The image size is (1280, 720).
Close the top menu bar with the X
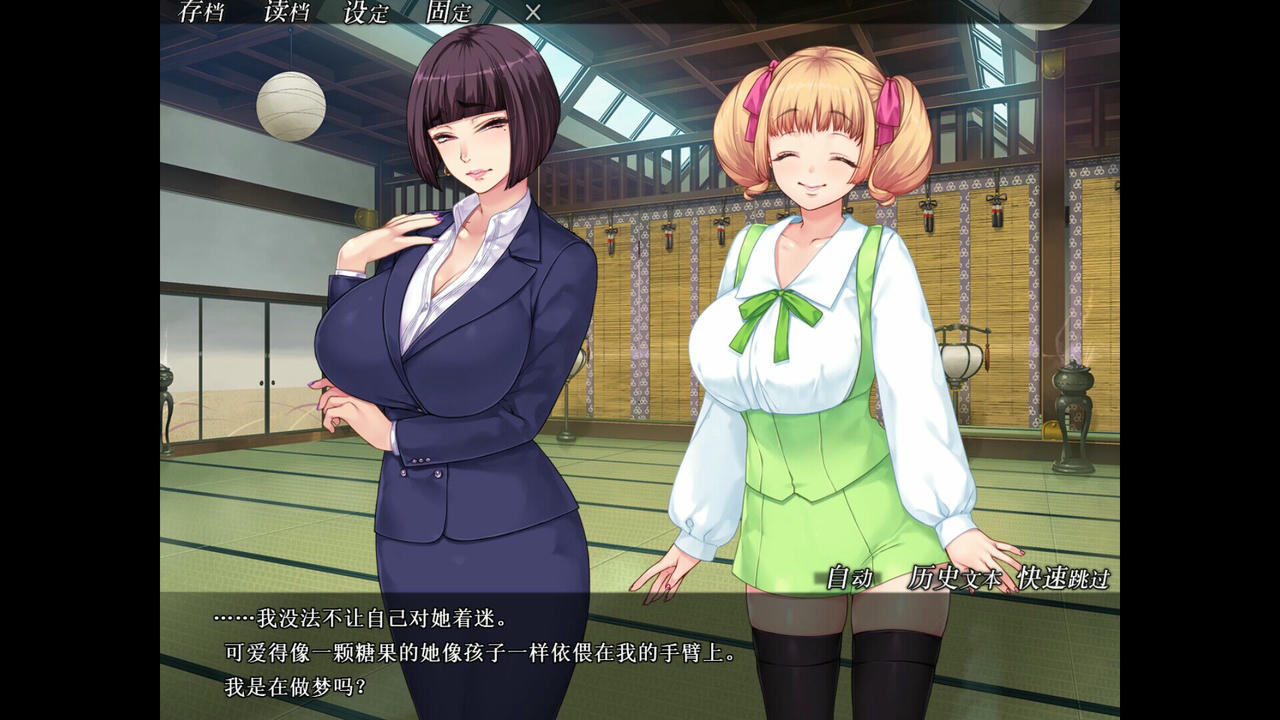[531, 13]
